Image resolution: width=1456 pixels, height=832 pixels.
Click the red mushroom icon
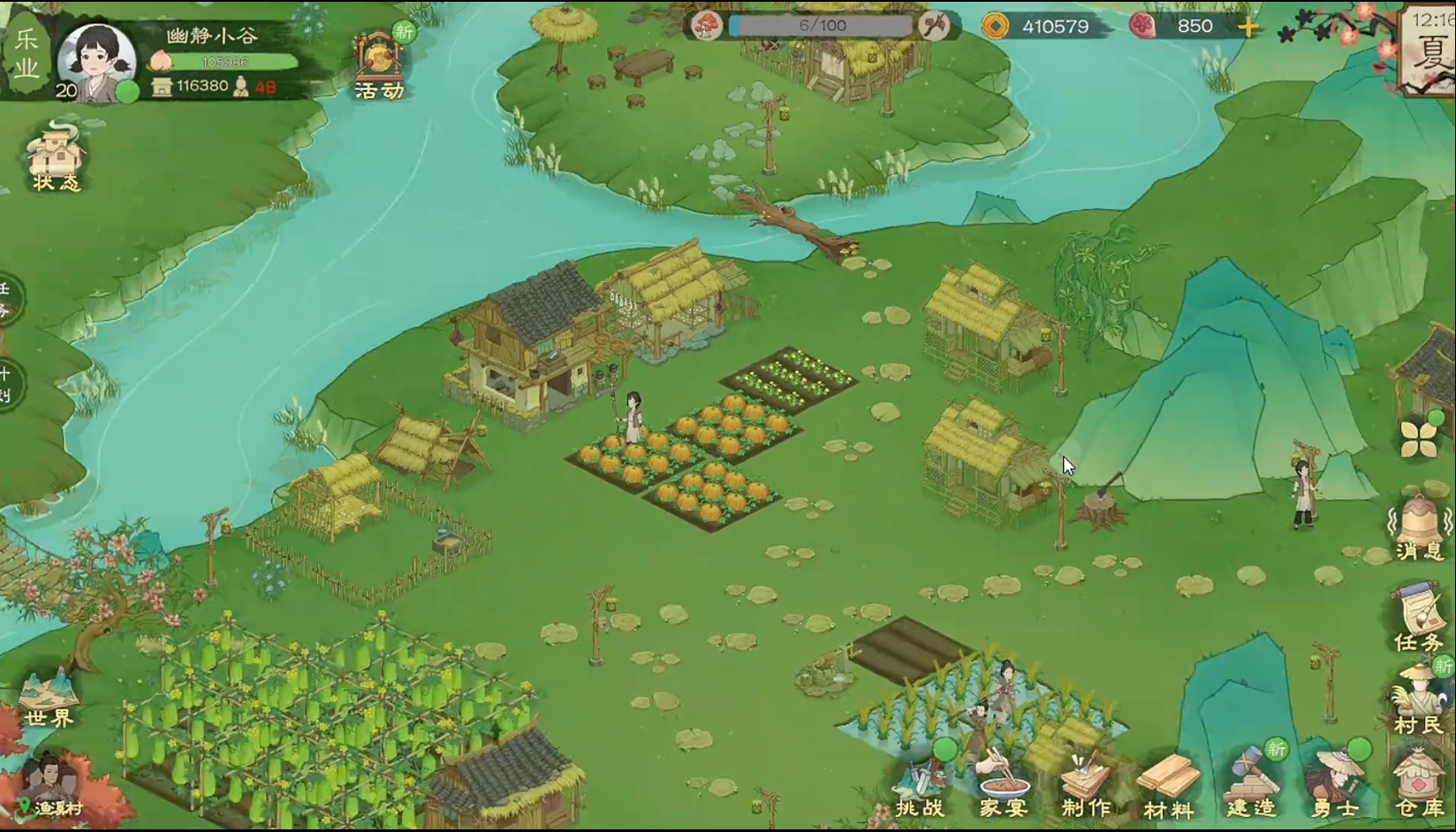[707, 26]
